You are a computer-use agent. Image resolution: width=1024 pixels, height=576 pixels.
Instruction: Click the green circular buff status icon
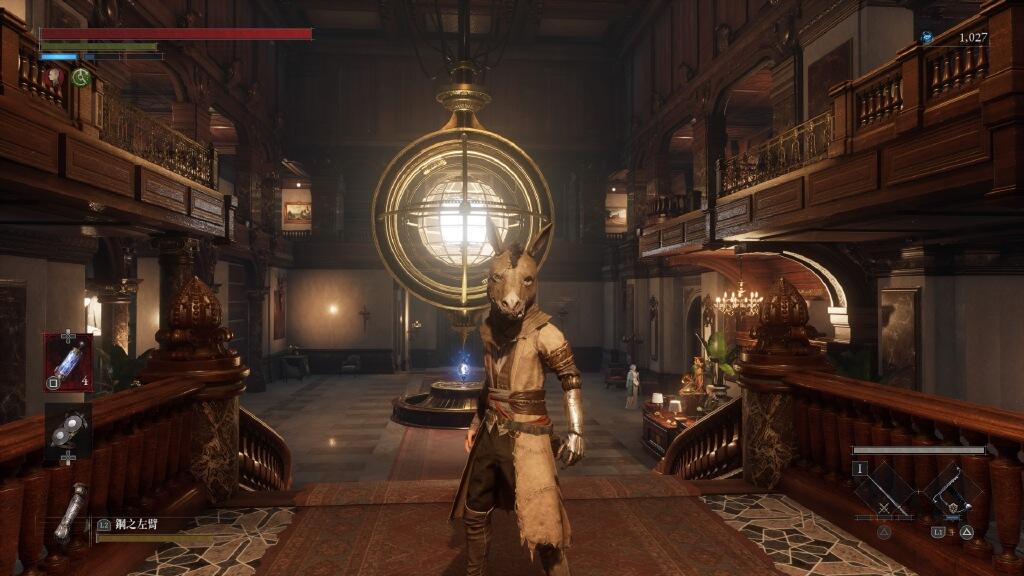click(80, 76)
